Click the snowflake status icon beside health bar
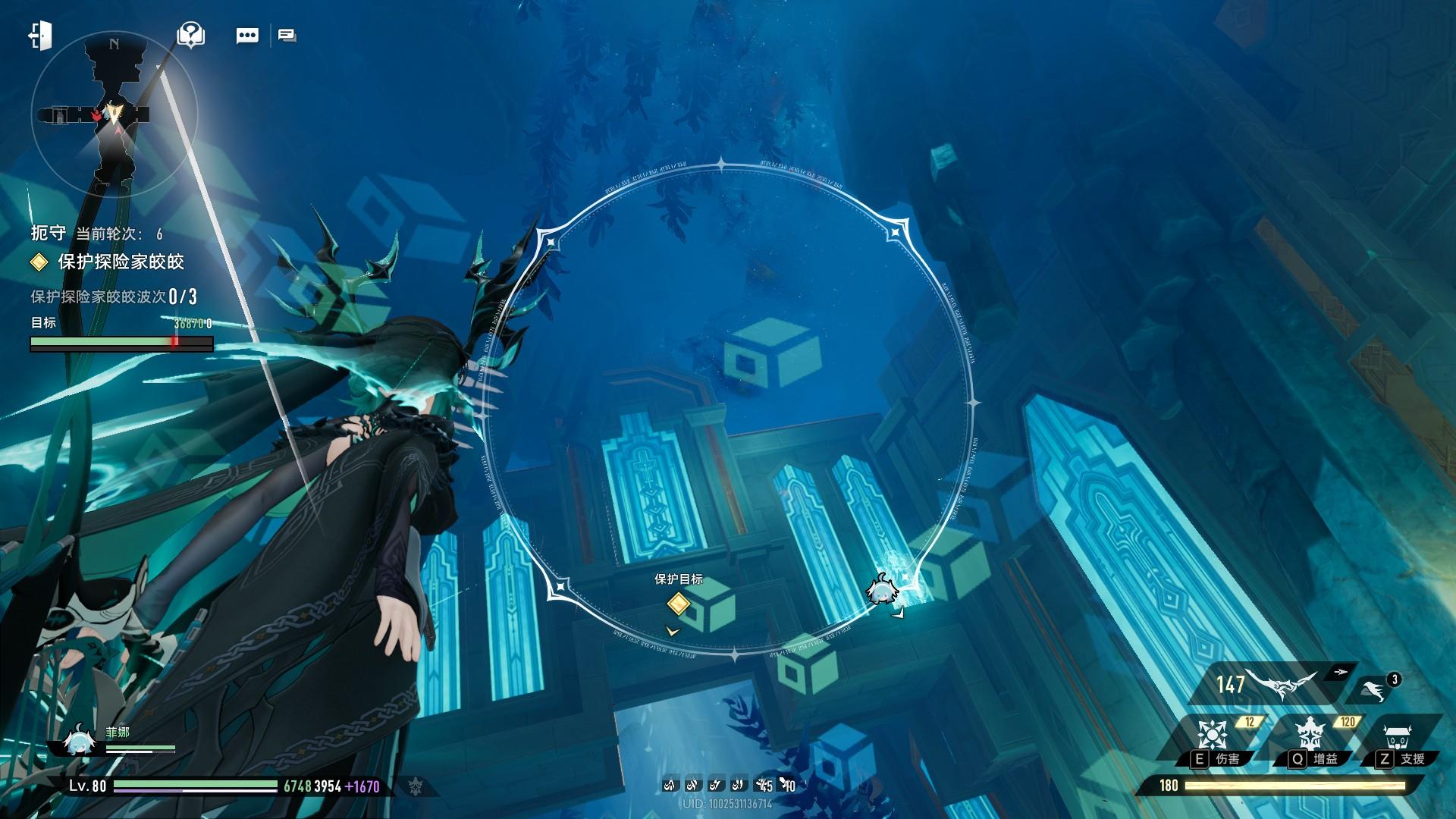The image size is (1456, 819). tap(414, 786)
